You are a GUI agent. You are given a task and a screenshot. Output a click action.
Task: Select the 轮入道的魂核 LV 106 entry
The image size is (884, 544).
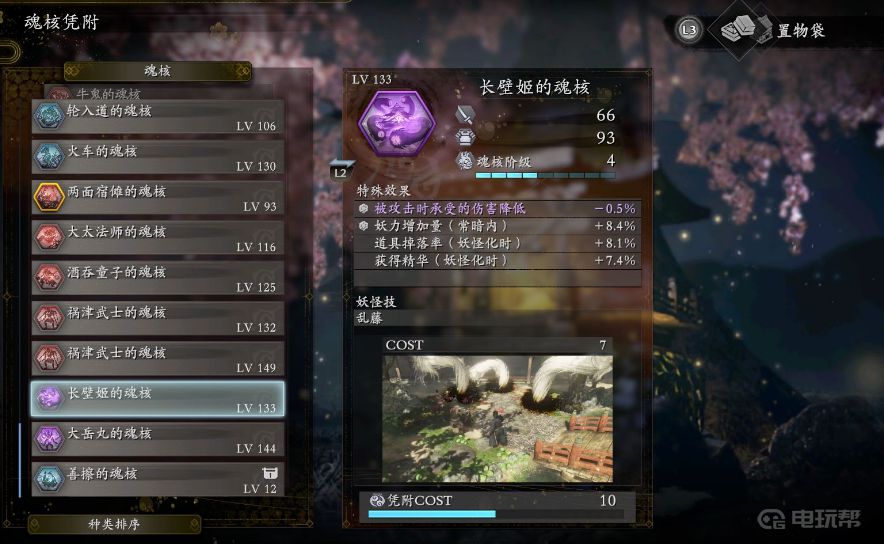pyautogui.click(x=157, y=117)
